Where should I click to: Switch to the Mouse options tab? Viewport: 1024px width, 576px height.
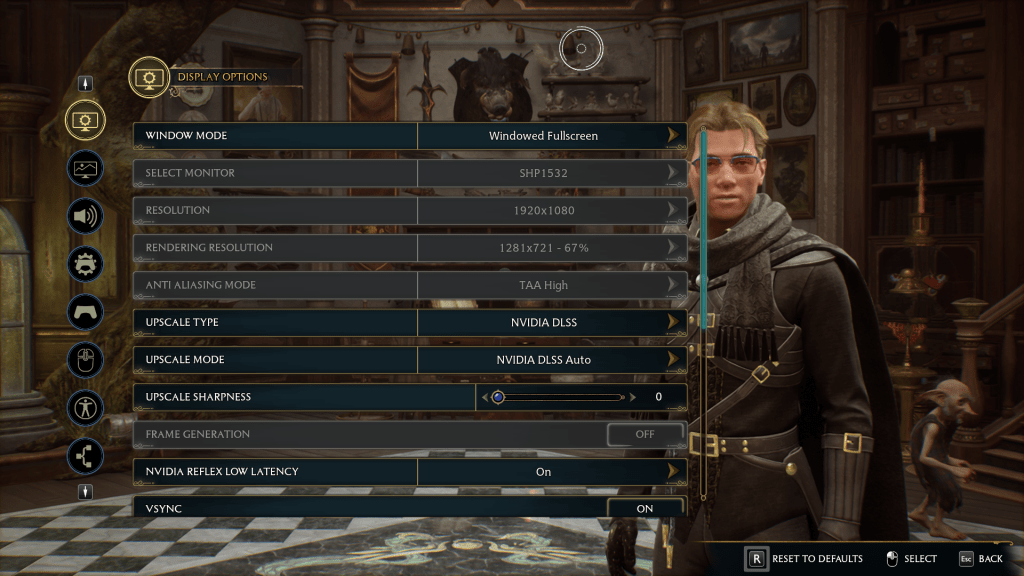tap(85, 360)
